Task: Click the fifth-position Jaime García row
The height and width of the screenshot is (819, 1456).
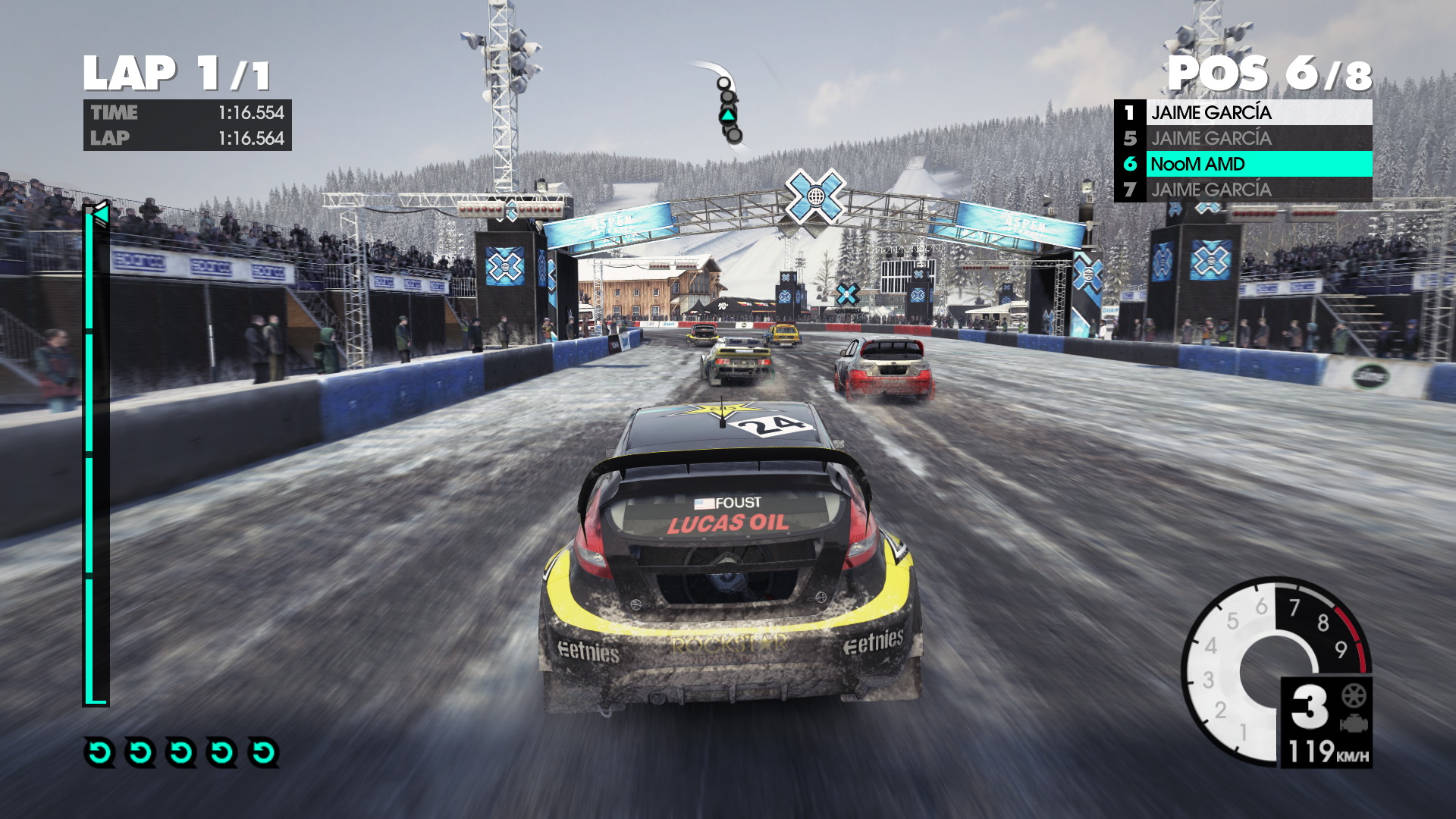Action: click(x=1244, y=138)
